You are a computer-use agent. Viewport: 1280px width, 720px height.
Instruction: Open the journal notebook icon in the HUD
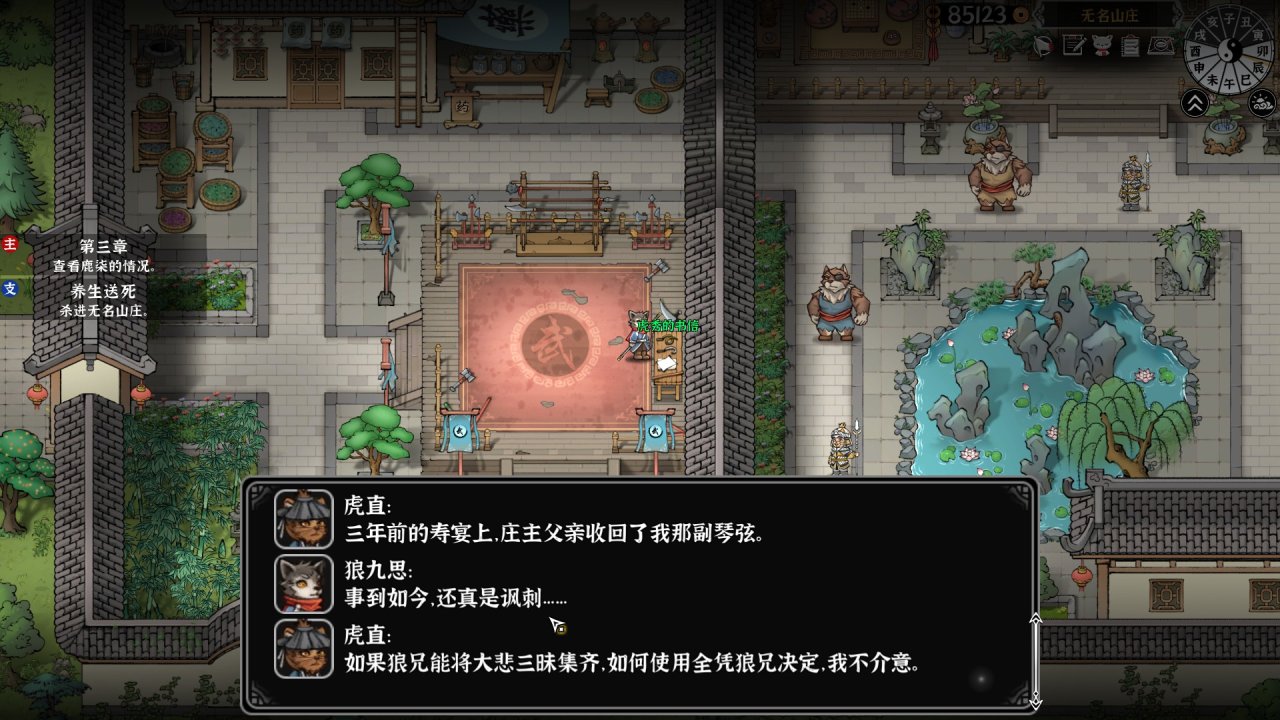(x=1073, y=45)
